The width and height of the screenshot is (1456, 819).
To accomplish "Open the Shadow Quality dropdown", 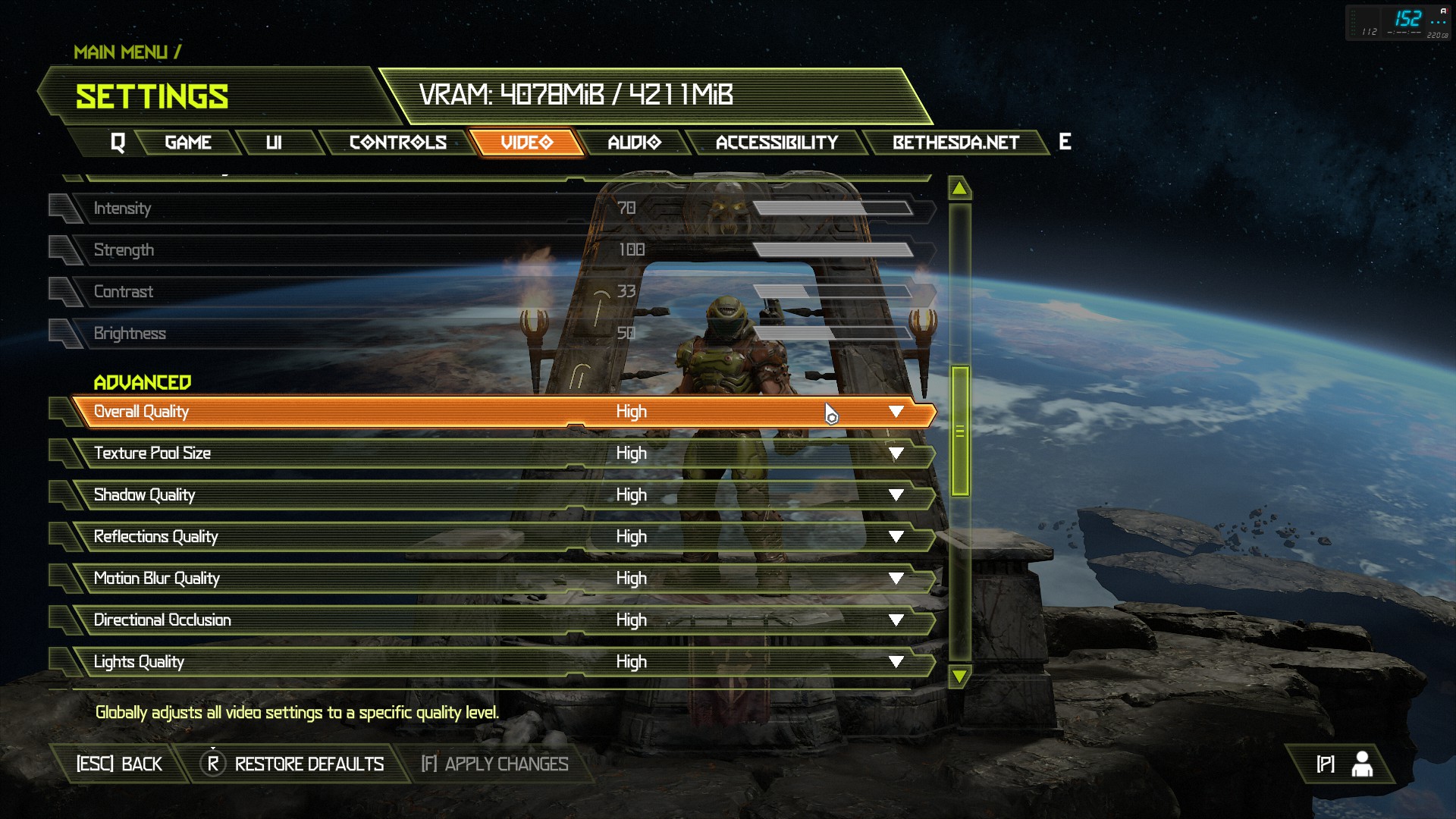I will 896,495.
